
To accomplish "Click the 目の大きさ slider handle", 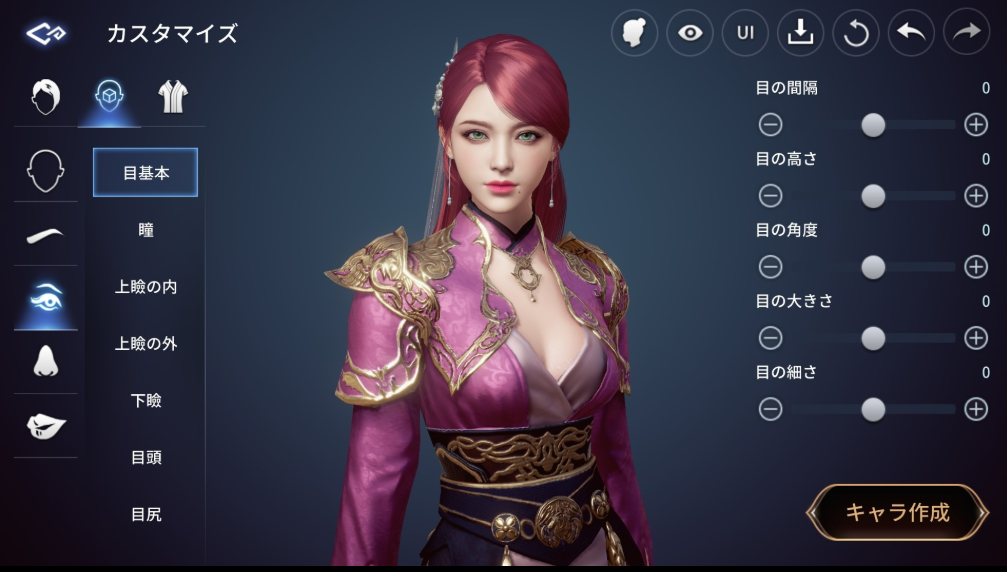I will click(873, 338).
